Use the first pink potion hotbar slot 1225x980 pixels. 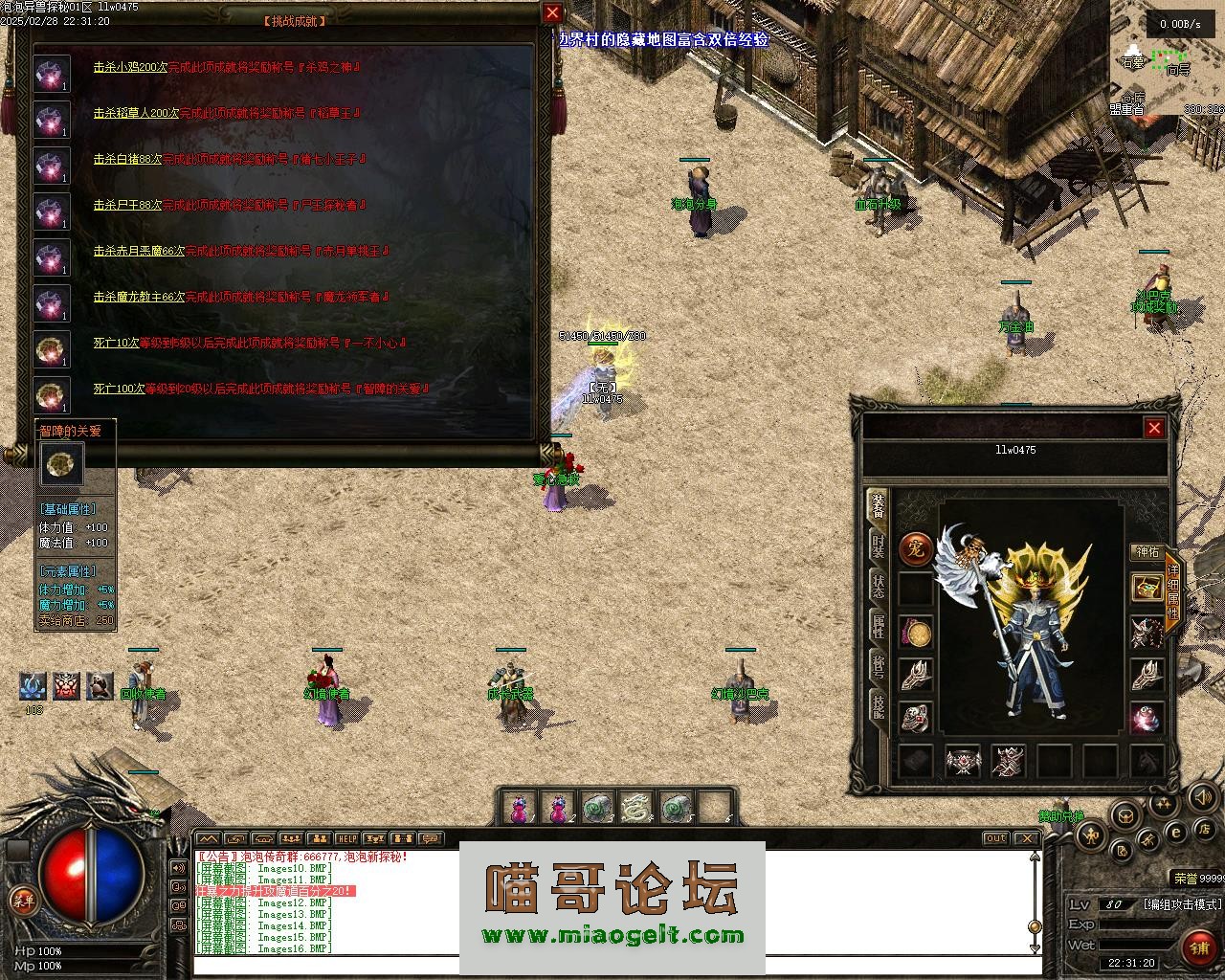click(520, 809)
